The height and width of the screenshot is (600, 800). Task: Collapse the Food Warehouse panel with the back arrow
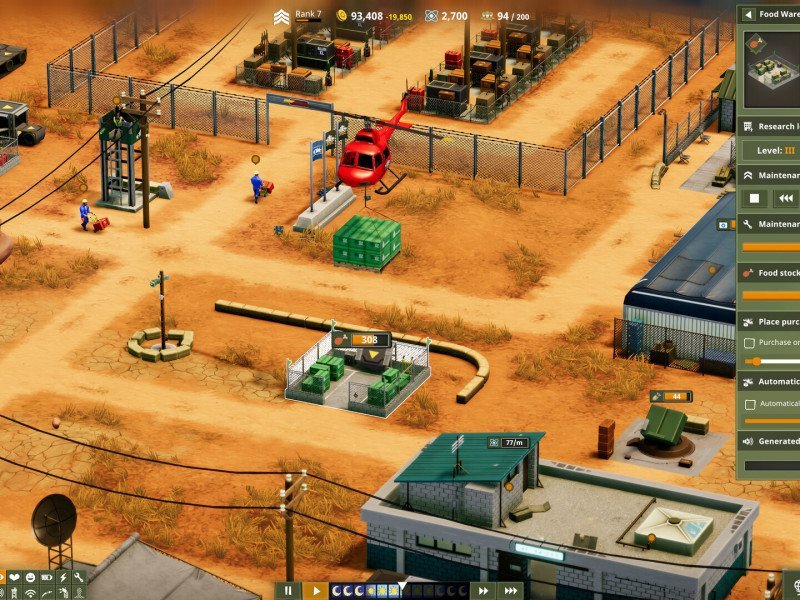(x=747, y=14)
